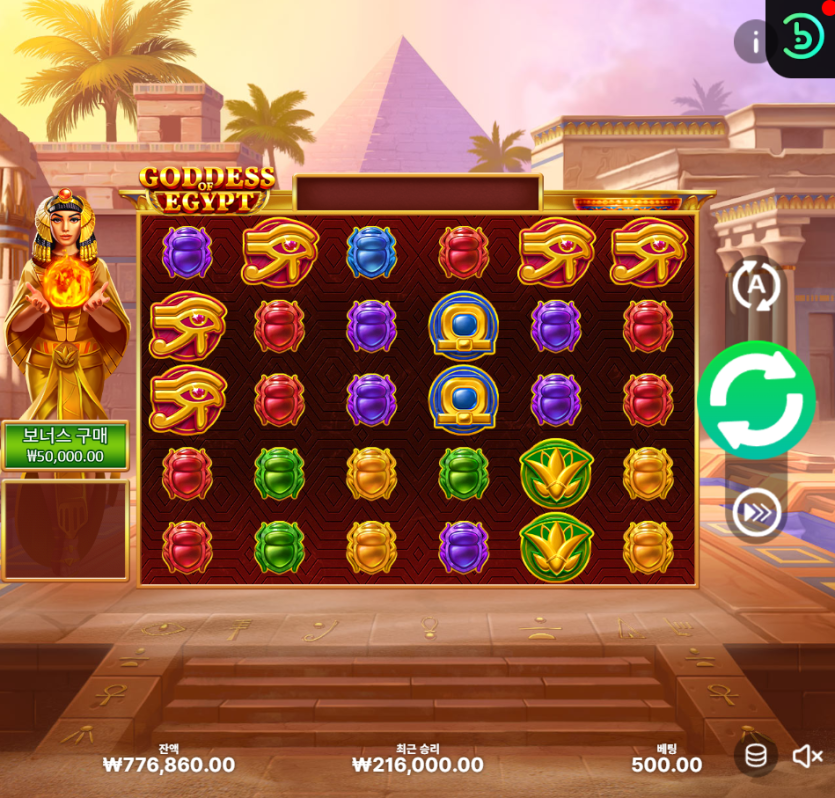Adjust bet with coin stack icon

click(x=756, y=756)
